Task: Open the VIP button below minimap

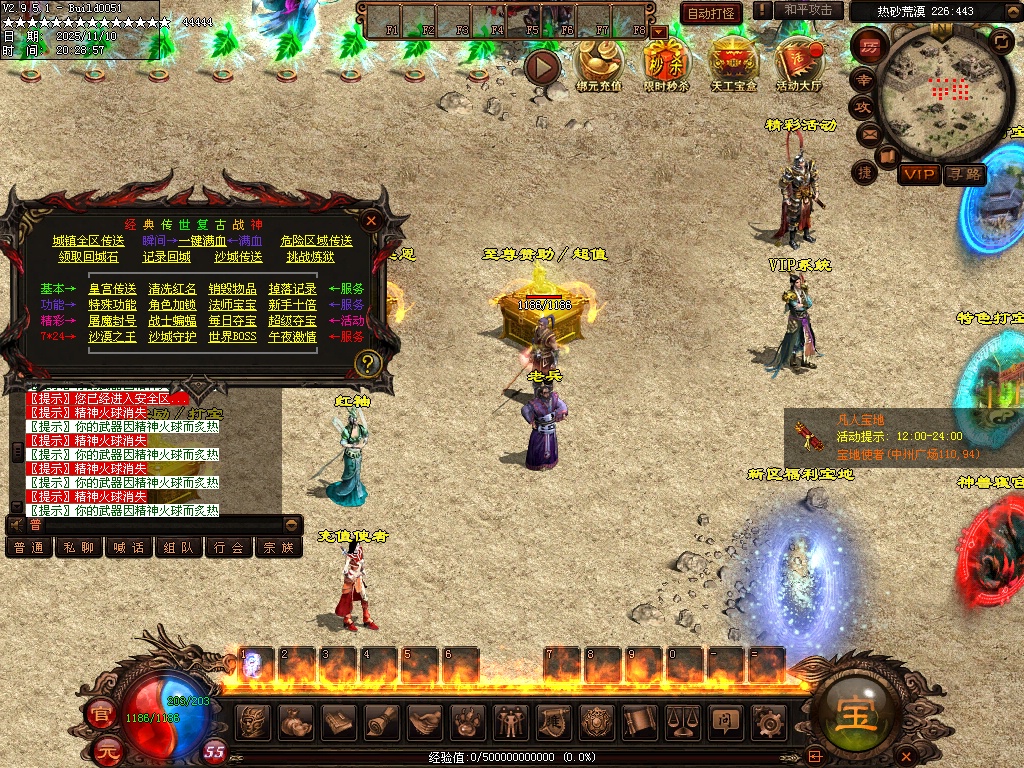Action: tap(918, 175)
